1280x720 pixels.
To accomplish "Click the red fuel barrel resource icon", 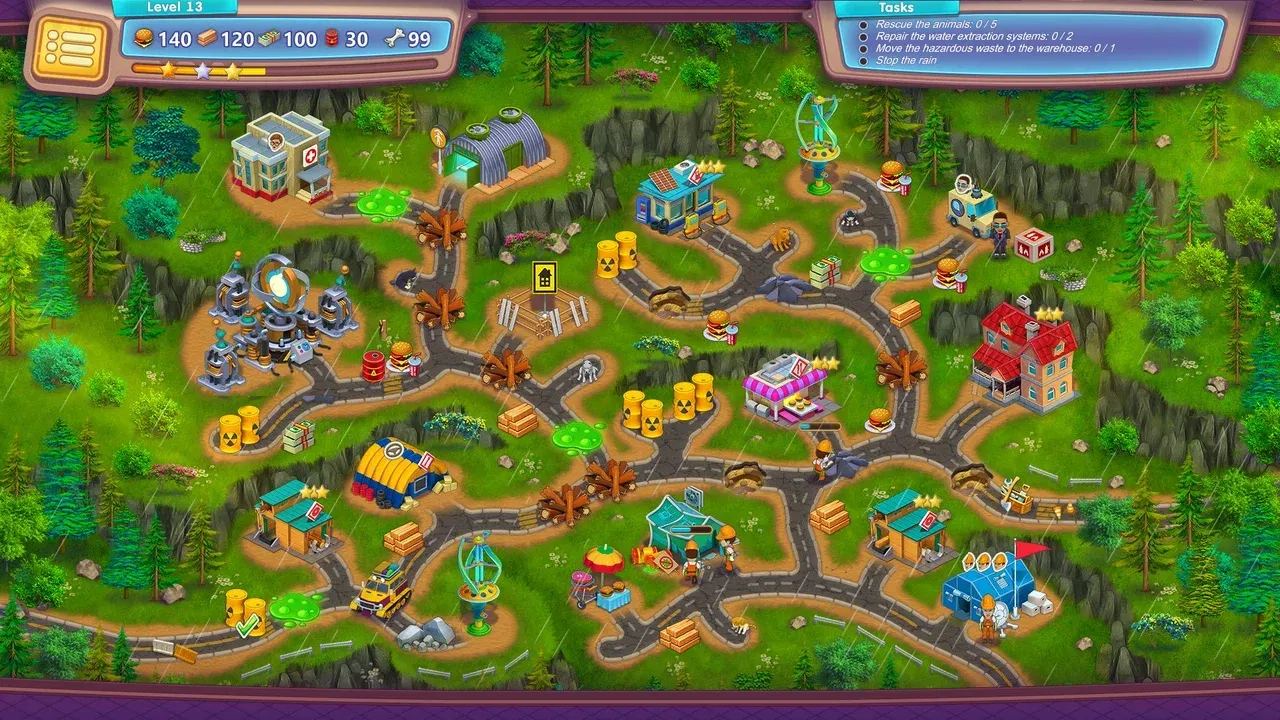I will pyautogui.click(x=329, y=36).
